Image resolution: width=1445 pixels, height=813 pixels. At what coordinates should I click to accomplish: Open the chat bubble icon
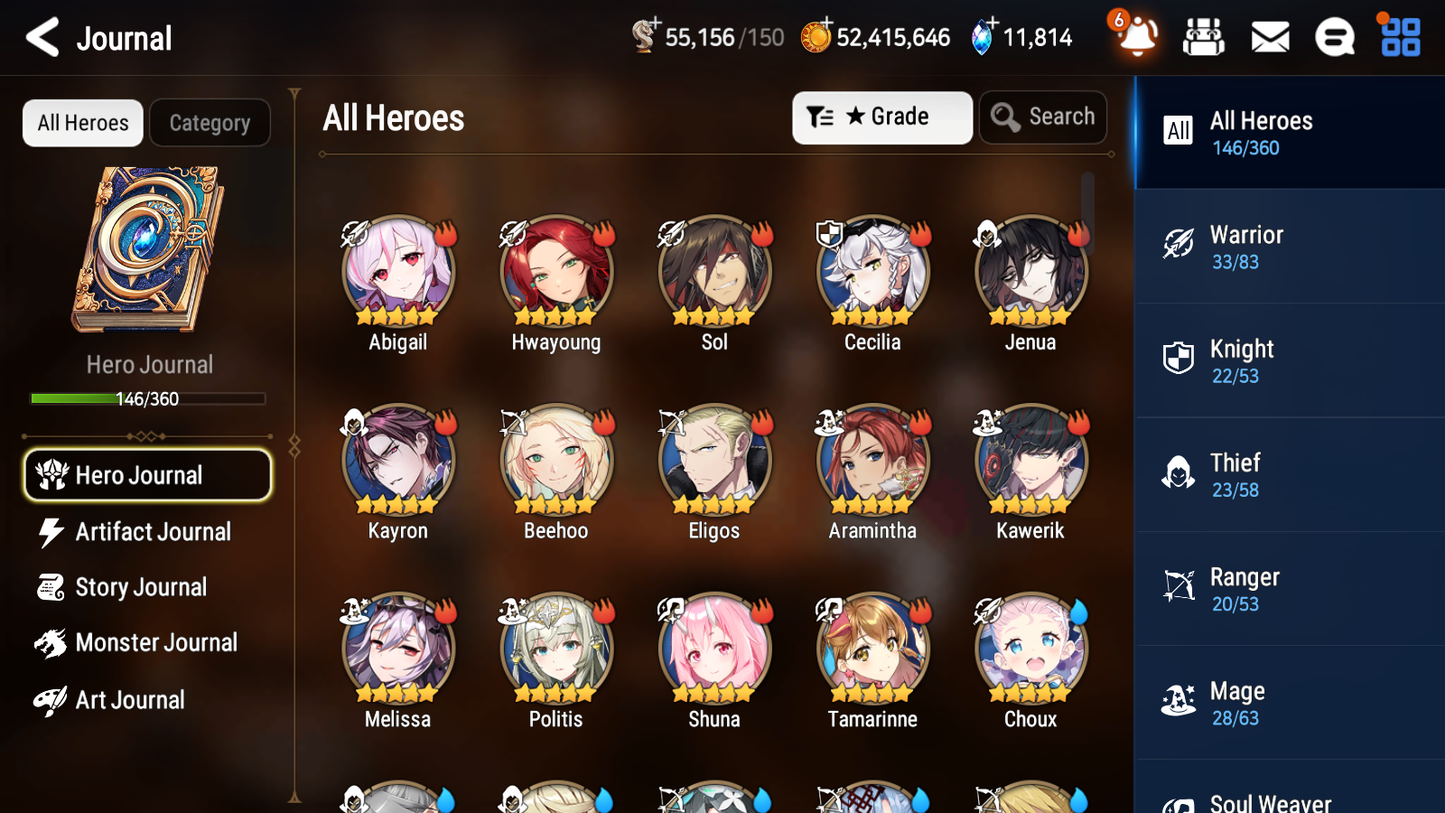click(1334, 36)
